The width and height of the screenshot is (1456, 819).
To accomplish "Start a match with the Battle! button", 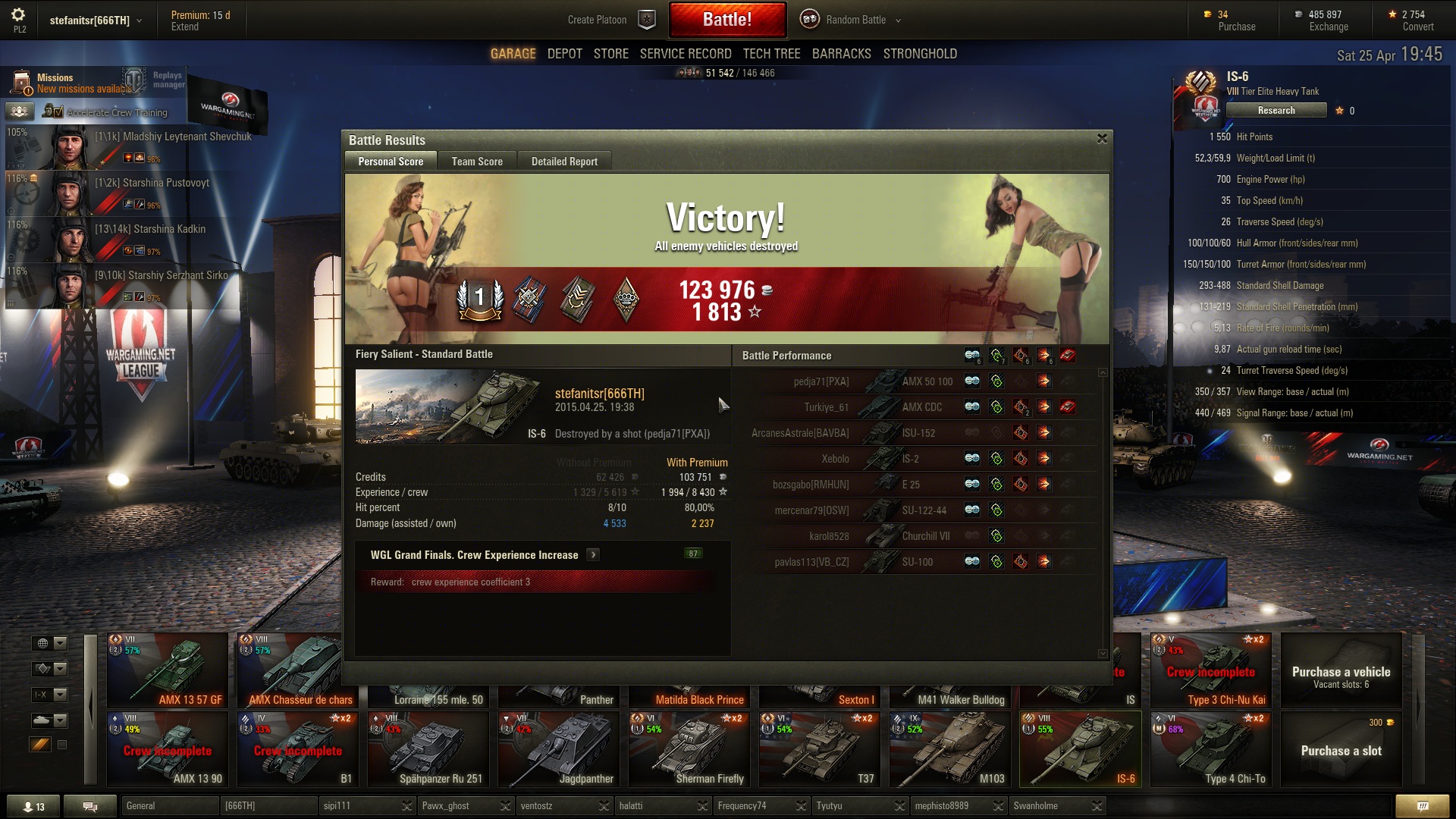I will click(726, 20).
